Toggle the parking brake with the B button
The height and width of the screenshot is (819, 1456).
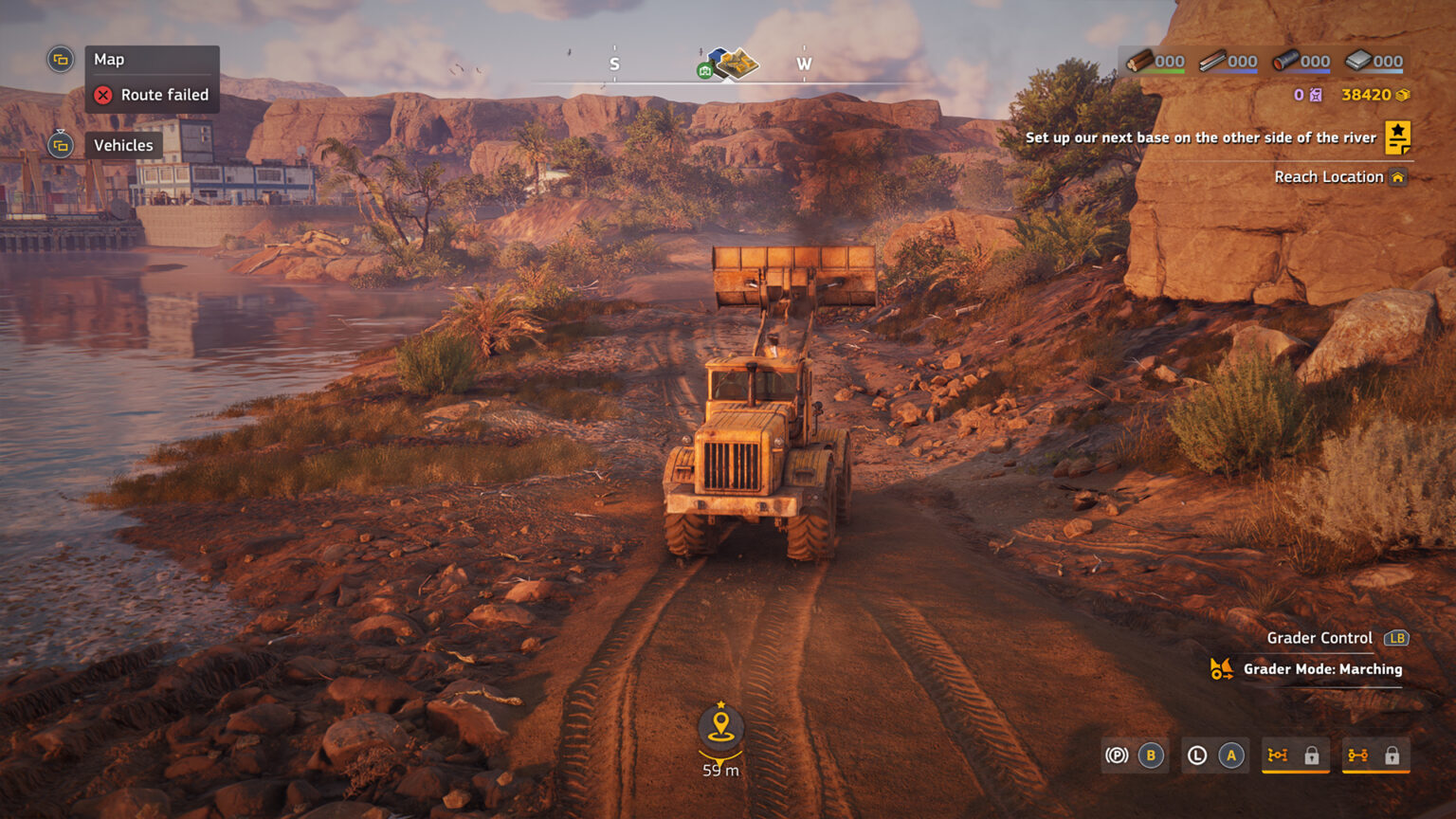[1150, 755]
